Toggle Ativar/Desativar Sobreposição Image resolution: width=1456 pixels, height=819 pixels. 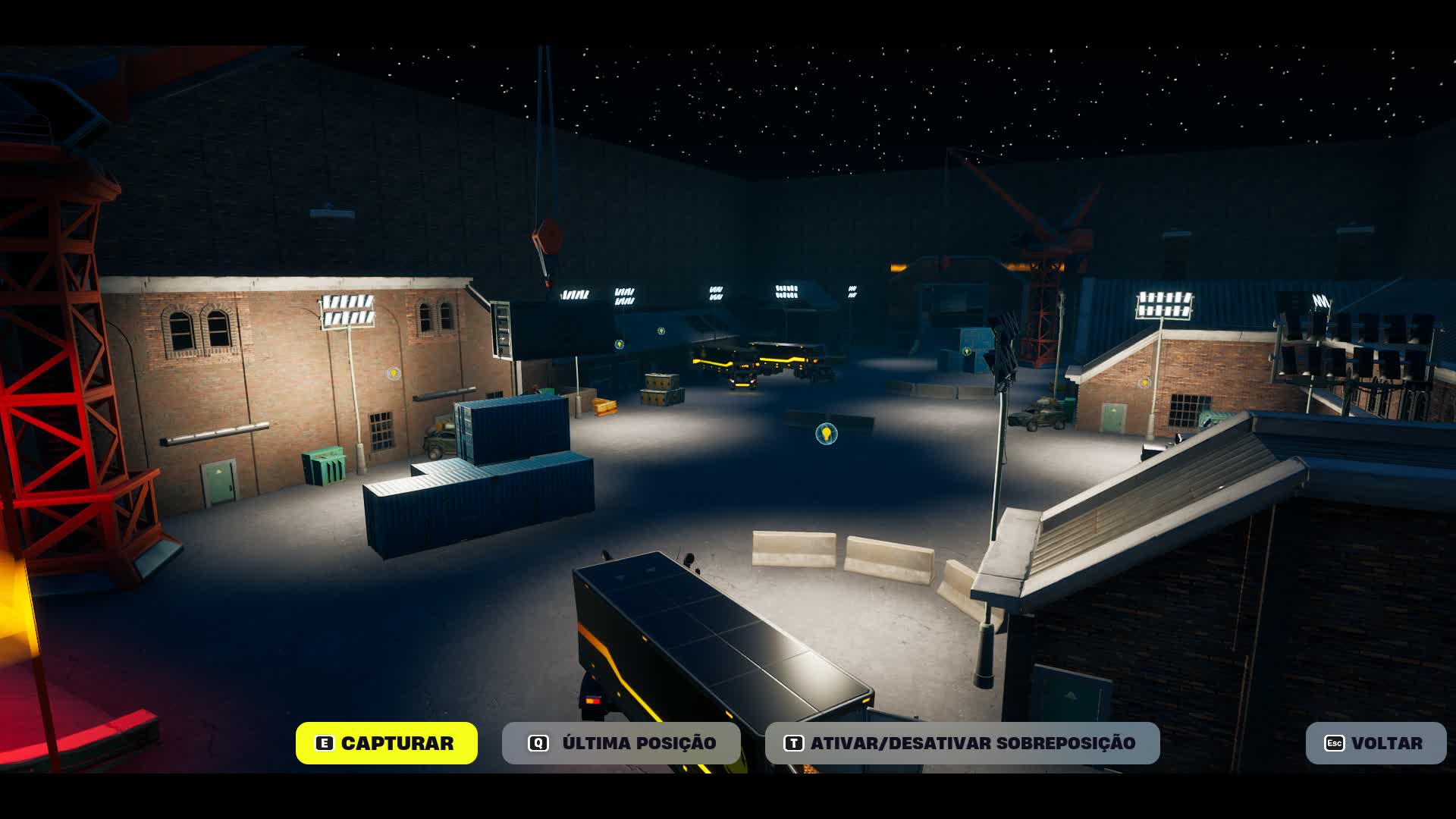click(x=962, y=743)
